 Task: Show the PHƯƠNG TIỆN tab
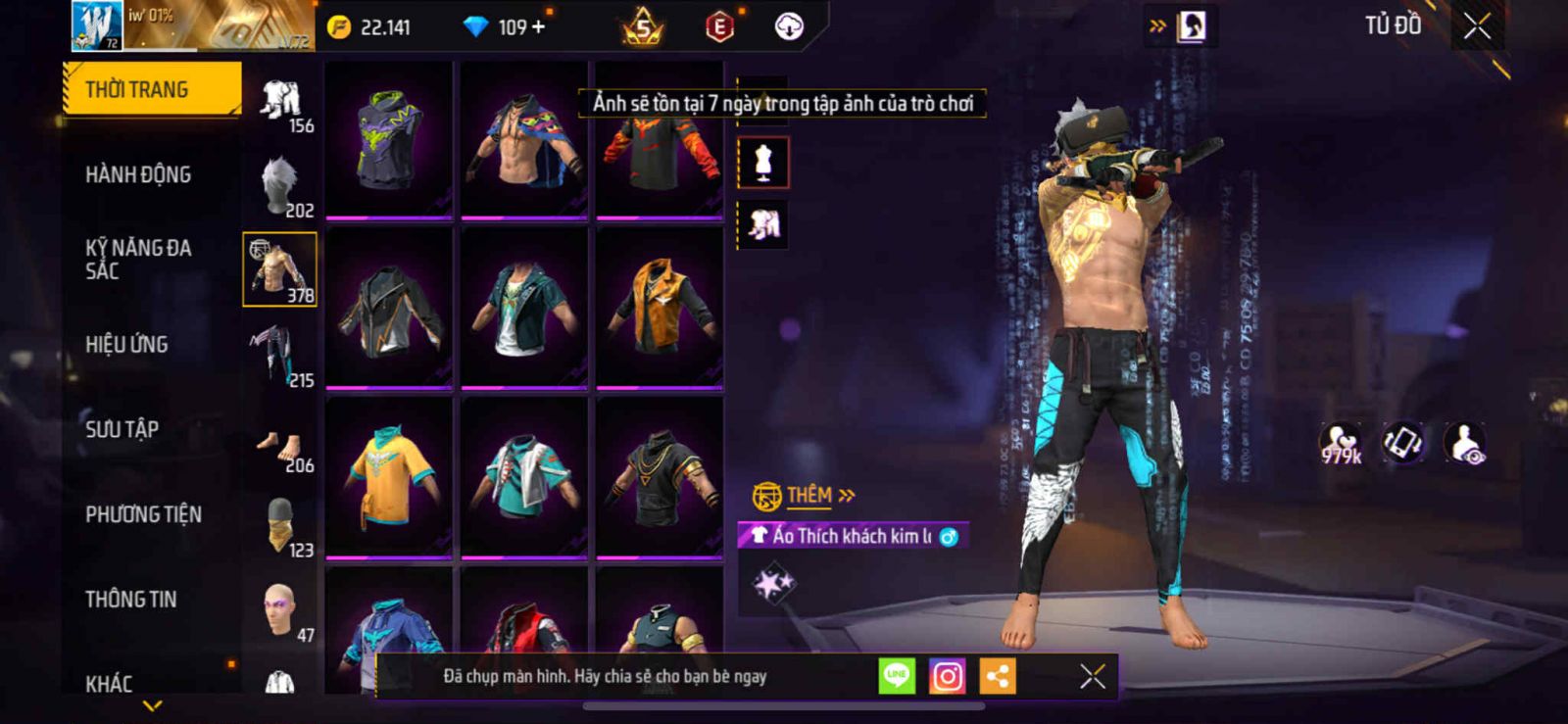click(143, 514)
